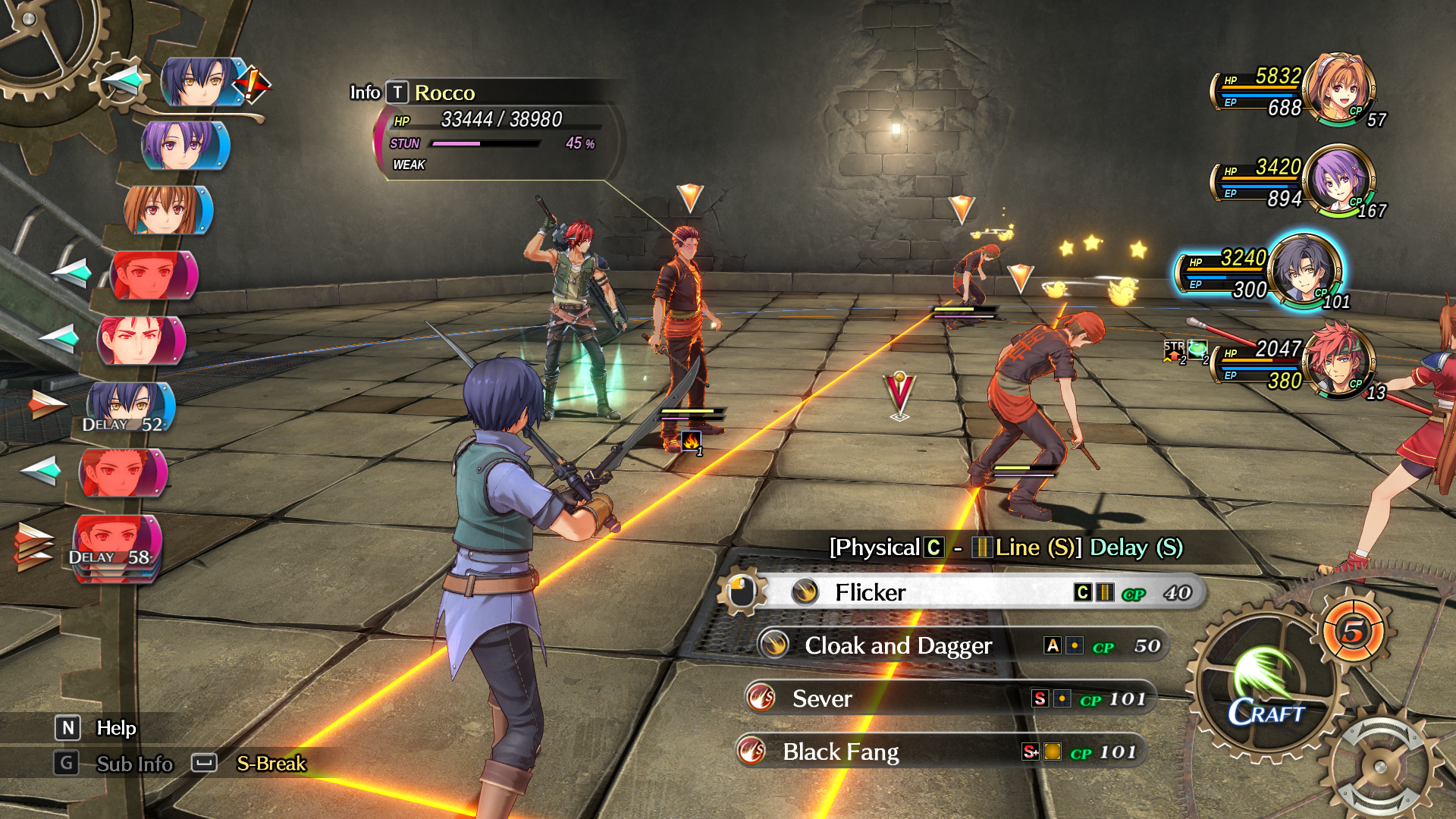Show Sub Info panel
This screenshot has height=819, width=1456.
tap(134, 764)
